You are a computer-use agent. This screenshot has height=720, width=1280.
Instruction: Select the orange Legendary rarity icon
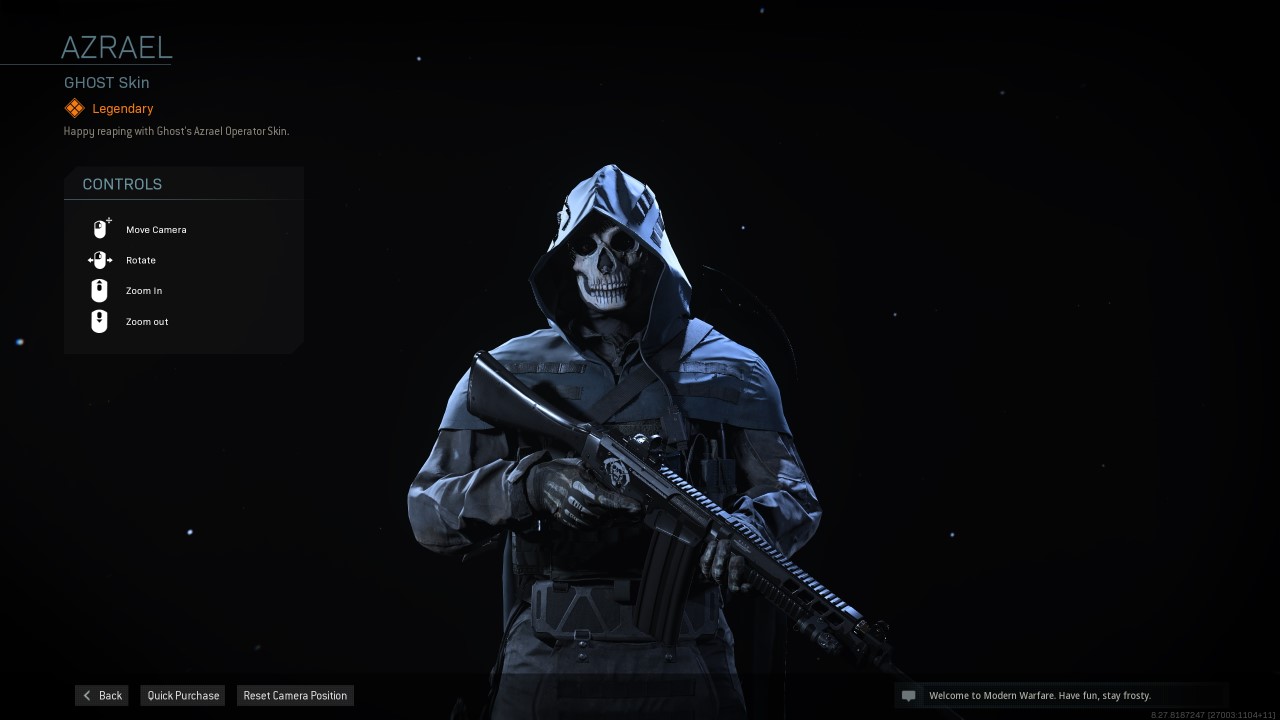(x=74, y=107)
